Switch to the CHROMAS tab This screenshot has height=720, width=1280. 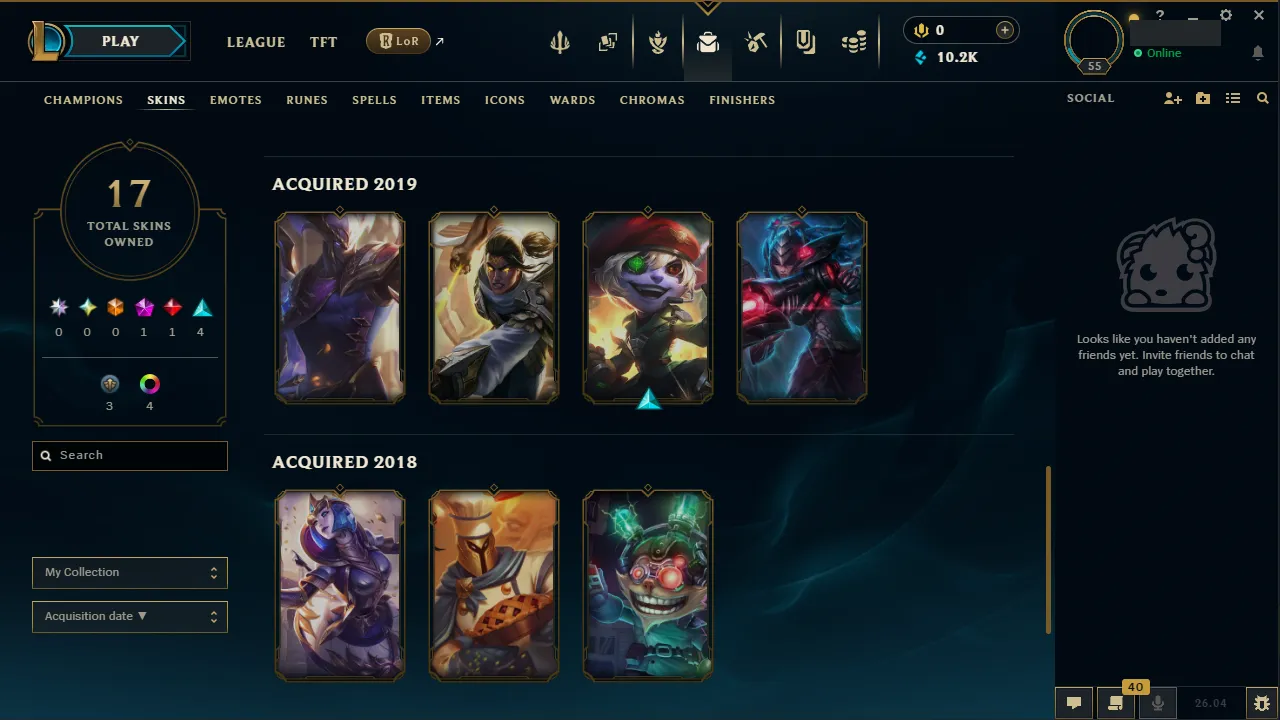point(652,100)
